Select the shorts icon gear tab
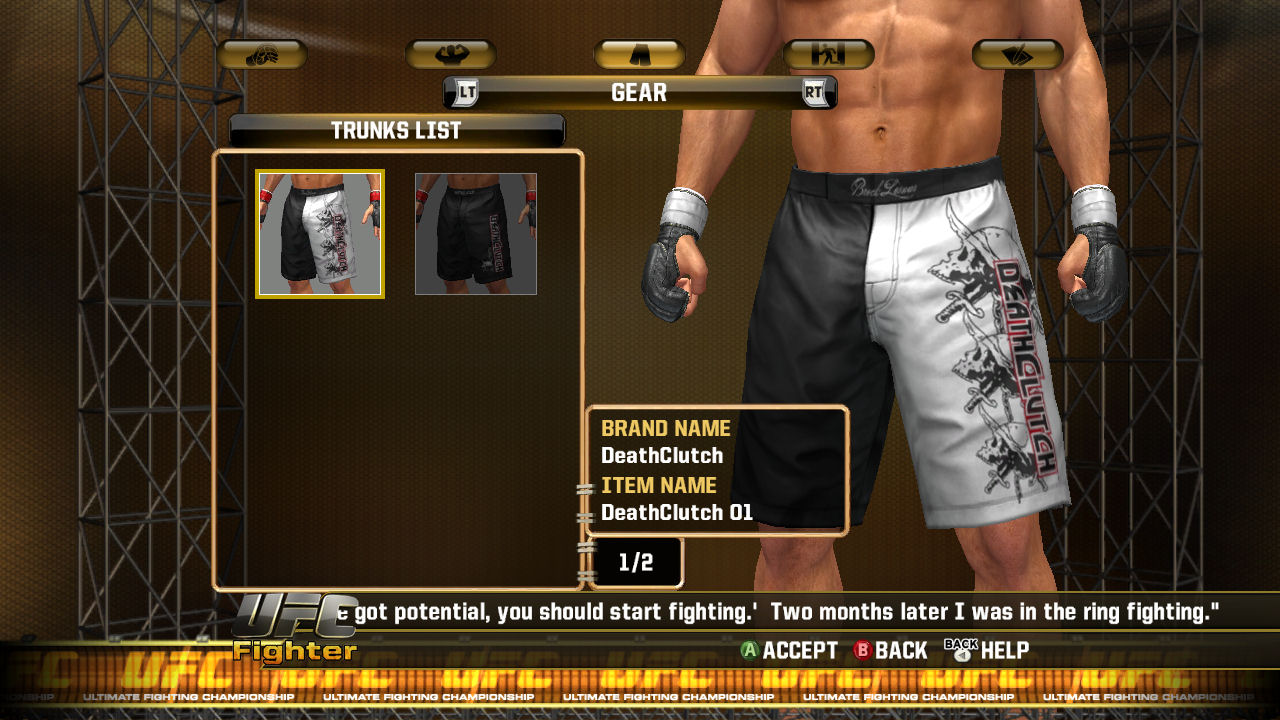 [x=639, y=55]
